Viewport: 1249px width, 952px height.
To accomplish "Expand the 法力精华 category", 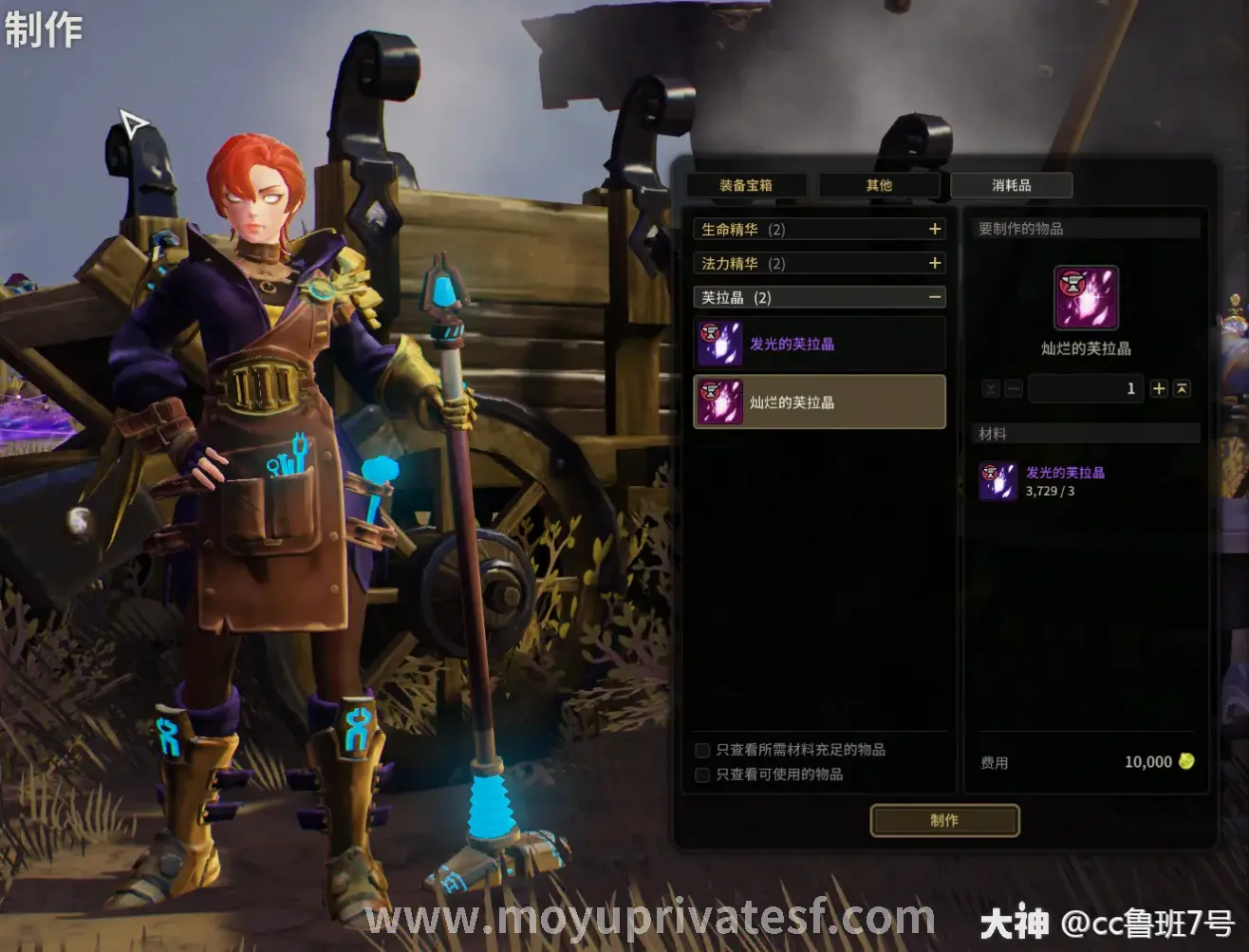I will click(935, 264).
